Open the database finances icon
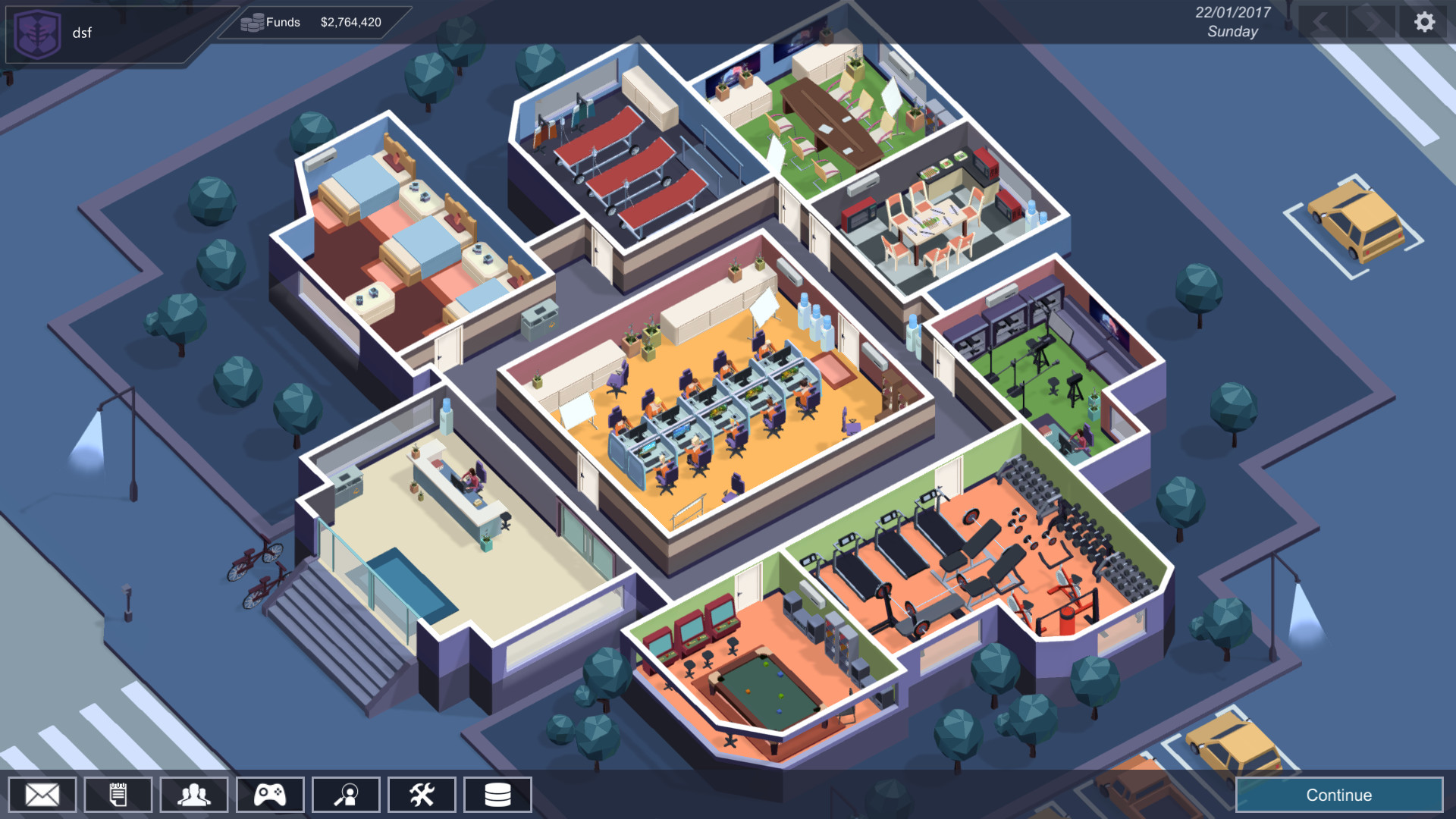The height and width of the screenshot is (819, 1456). tap(497, 794)
